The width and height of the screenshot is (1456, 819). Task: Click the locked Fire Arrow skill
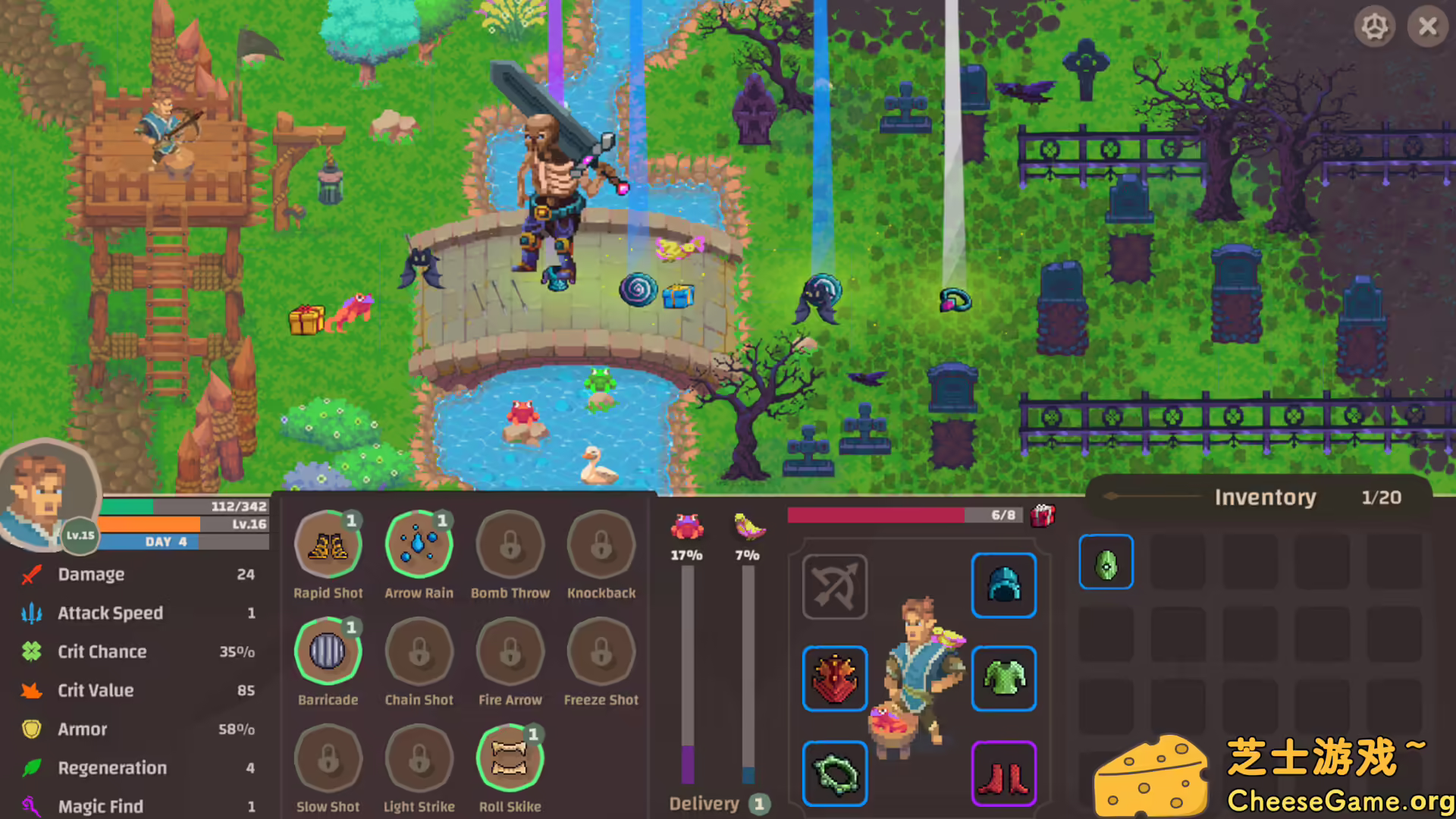[510, 651]
